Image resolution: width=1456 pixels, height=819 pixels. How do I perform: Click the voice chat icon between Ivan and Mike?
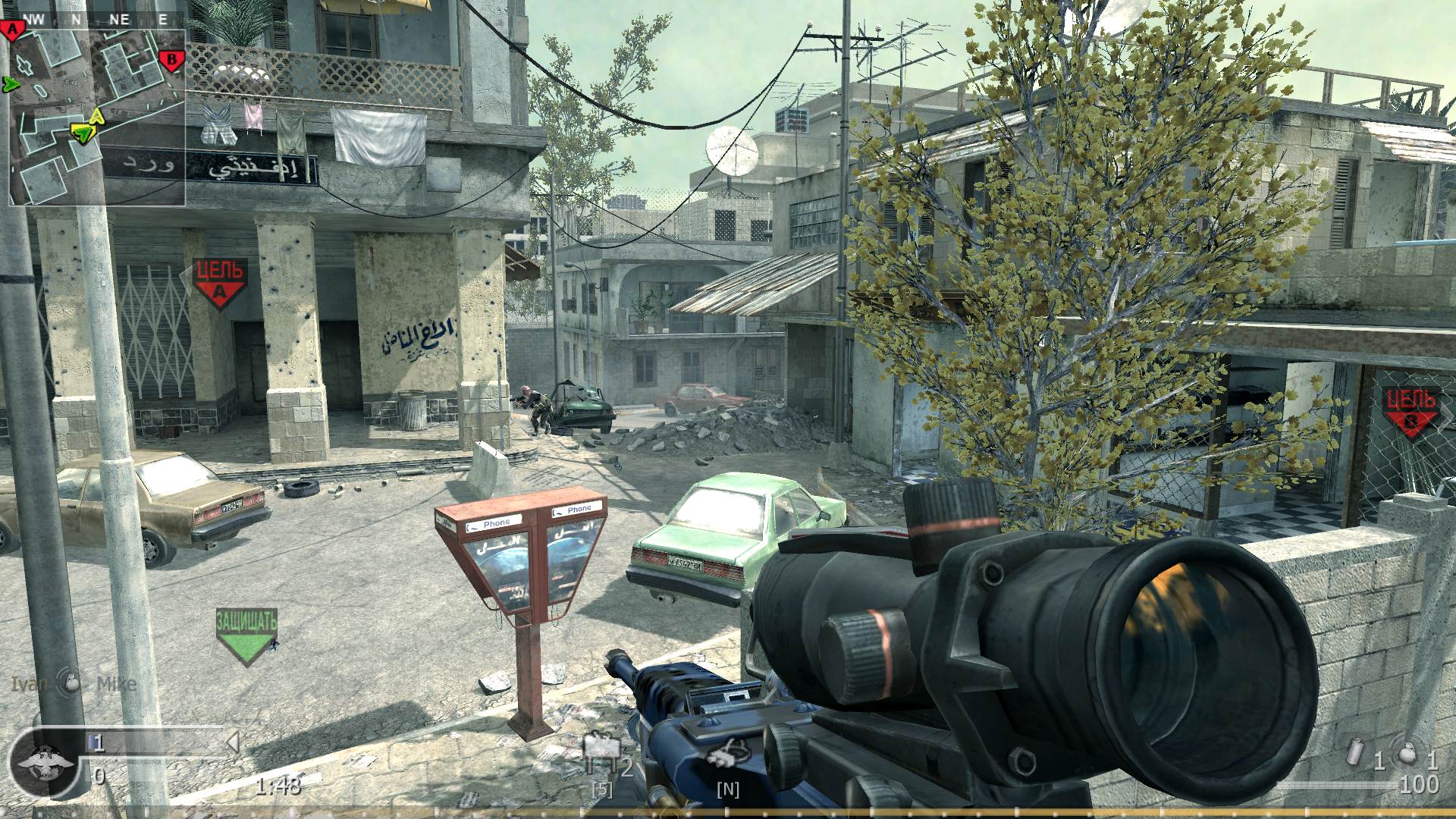[x=68, y=682]
